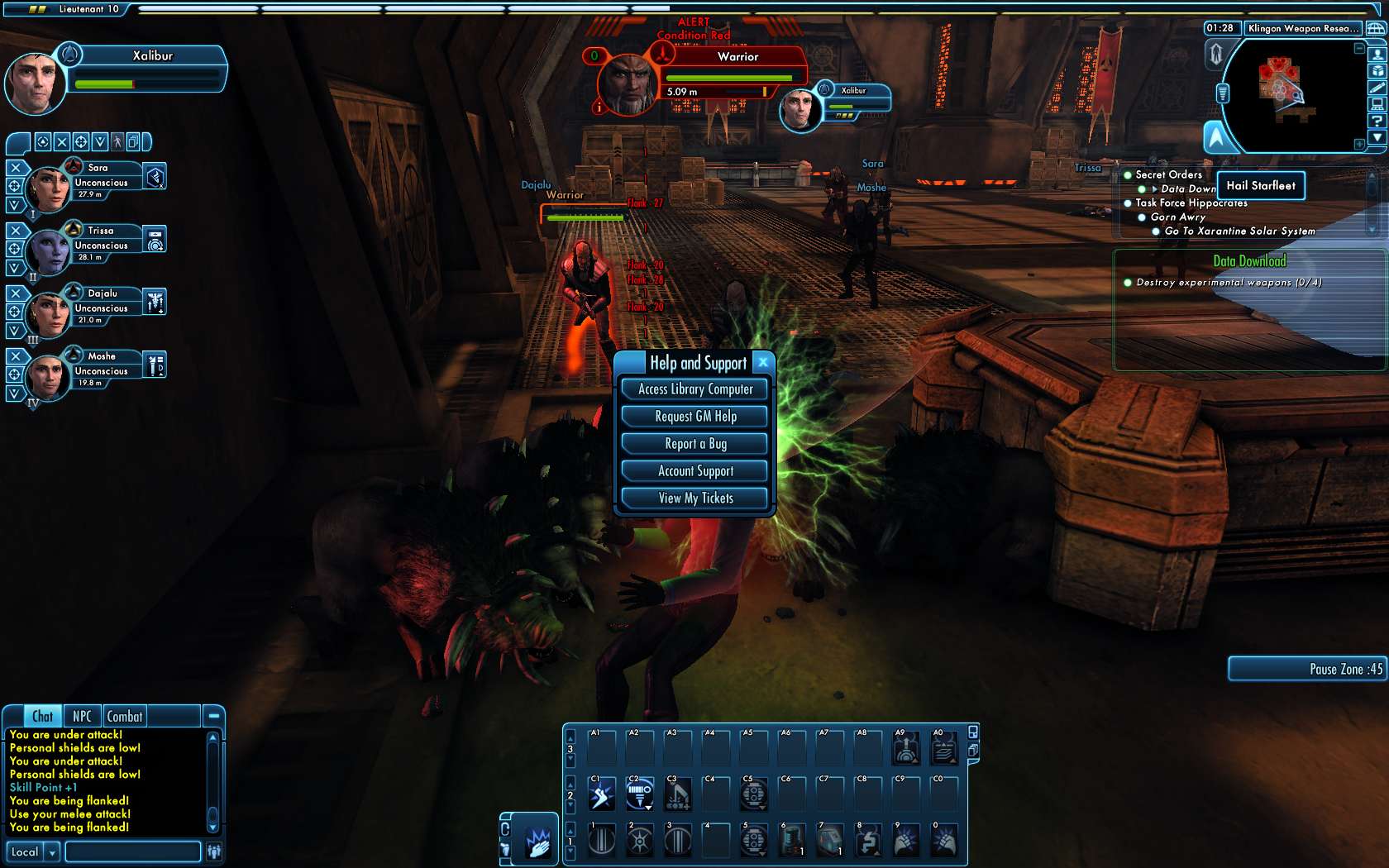
Task: Click View My Tickets
Action: point(694,498)
